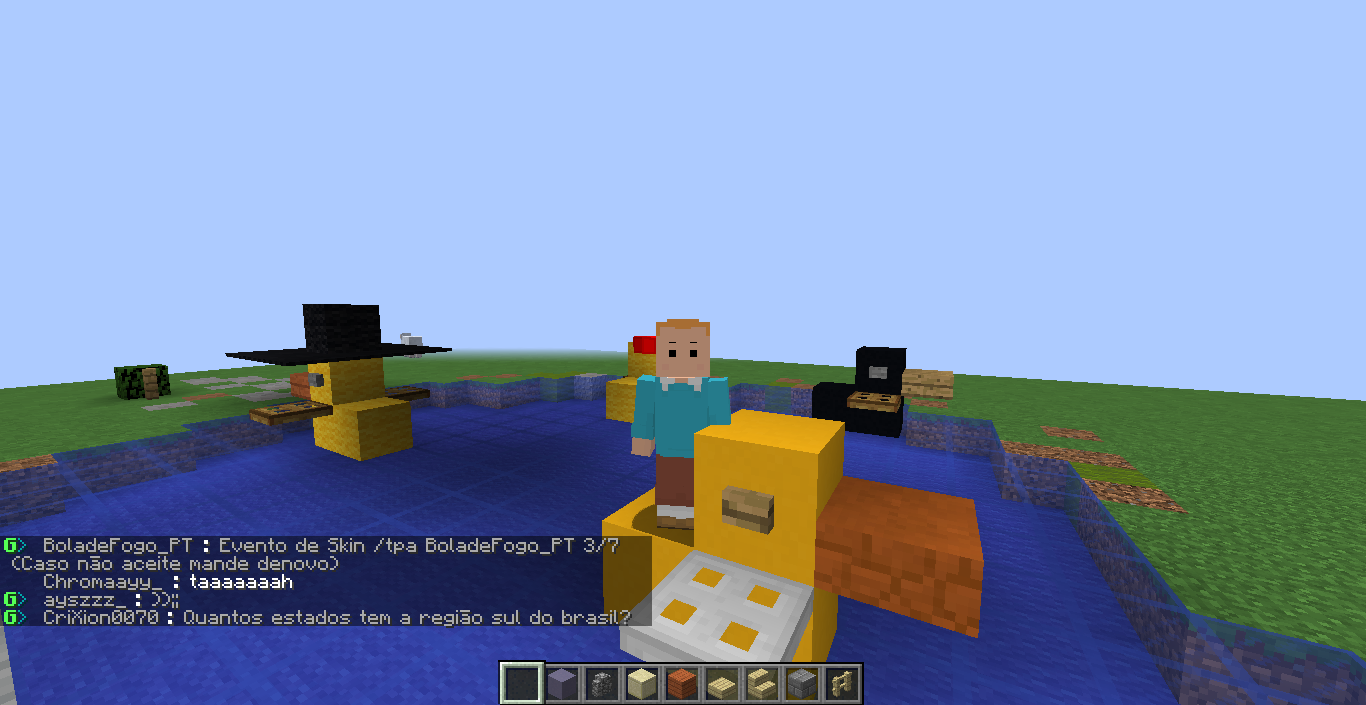Select the birch stairs hotbar slot
The image size is (1366, 705).
click(762, 684)
